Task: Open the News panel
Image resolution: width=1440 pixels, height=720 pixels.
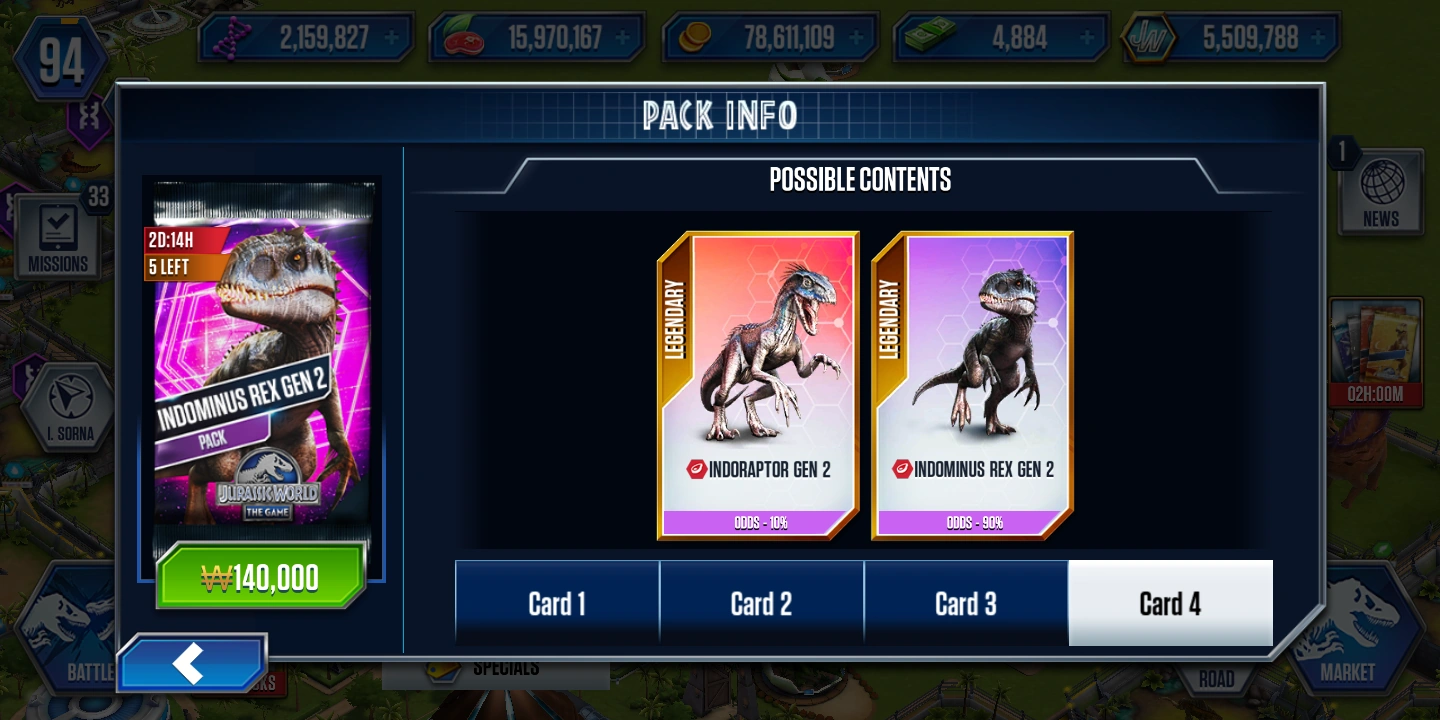Action: [x=1380, y=190]
